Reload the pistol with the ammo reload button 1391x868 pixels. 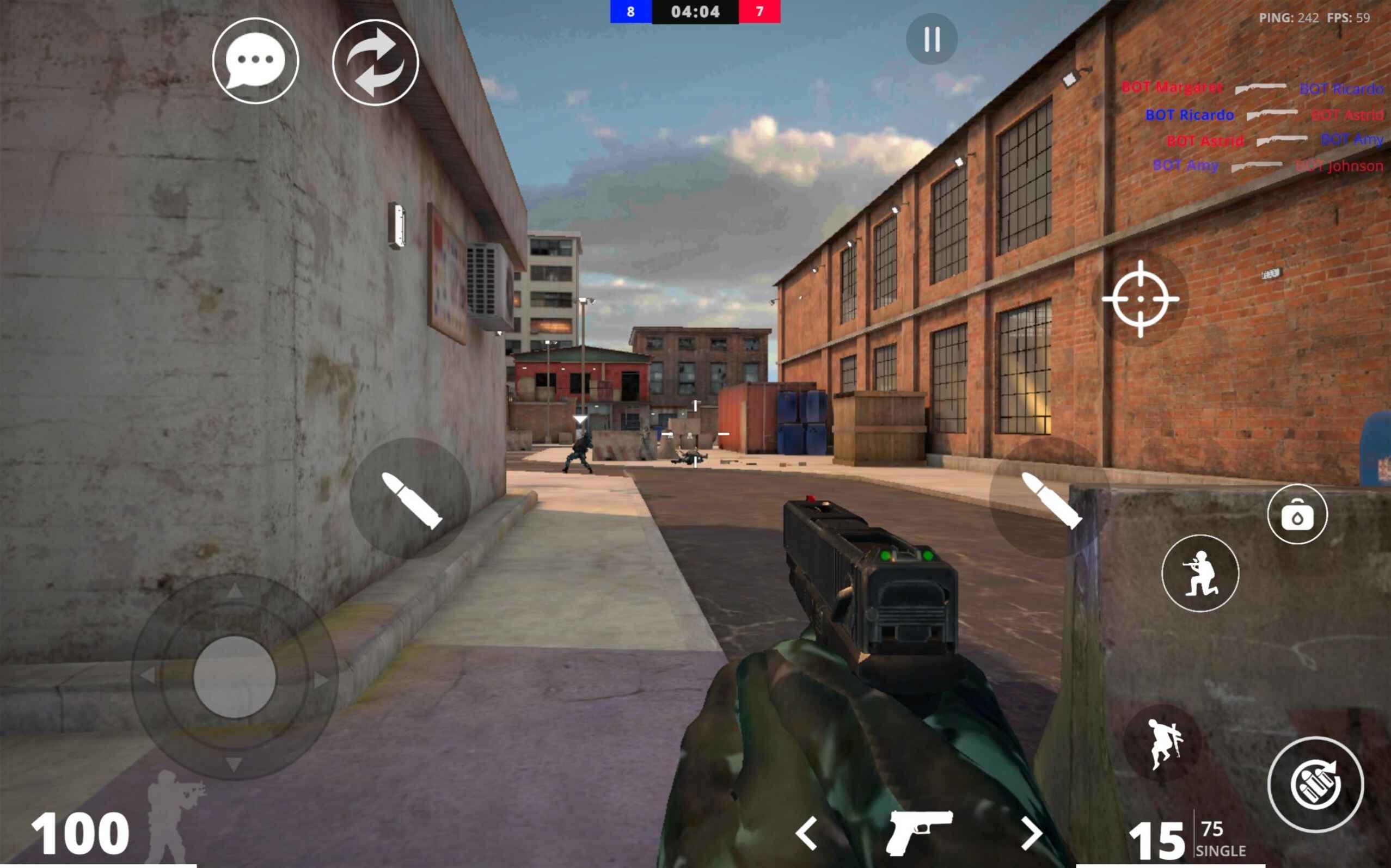(x=1315, y=784)
